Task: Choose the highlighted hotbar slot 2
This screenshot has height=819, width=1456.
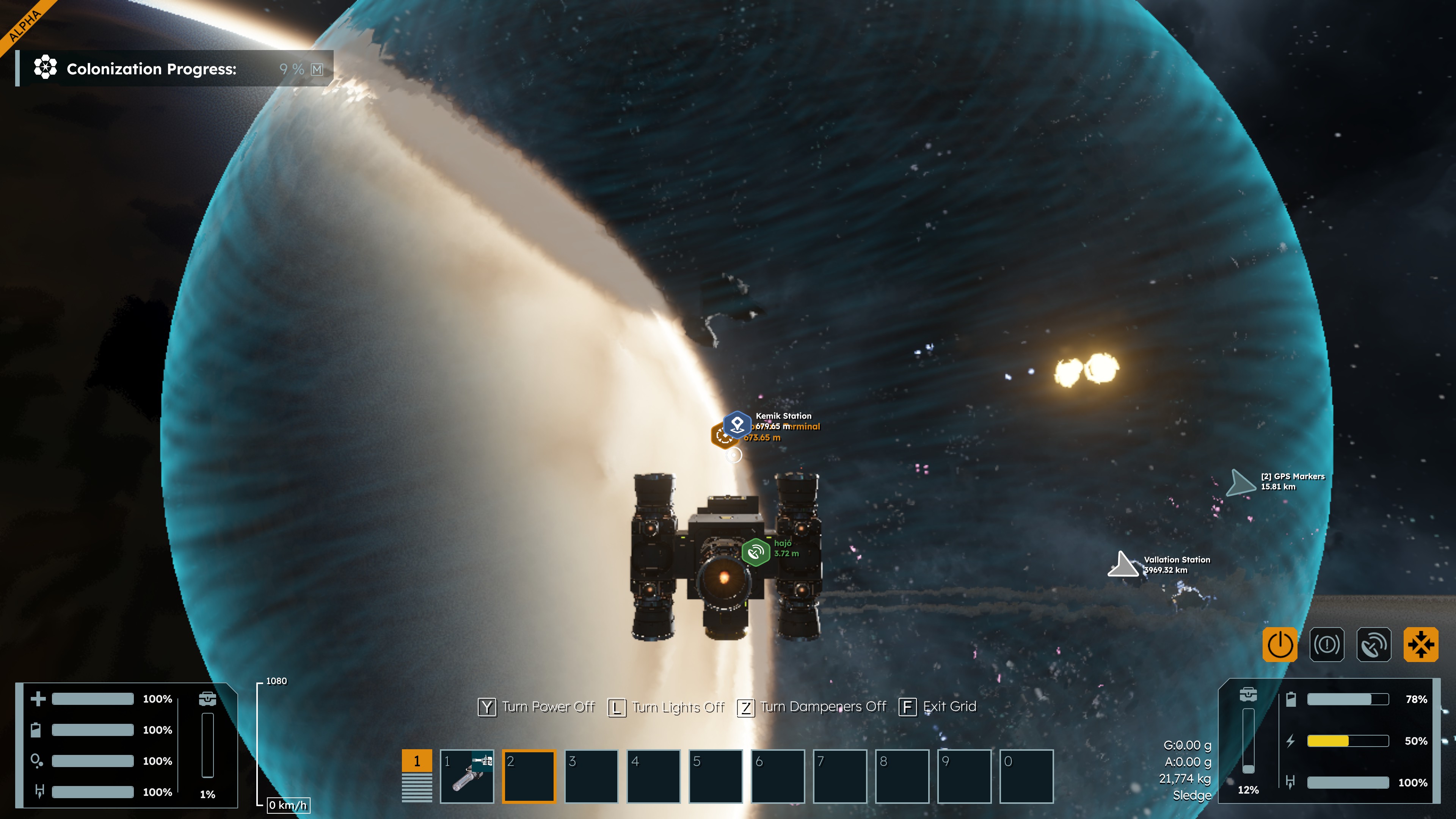Action: (529, 775)
